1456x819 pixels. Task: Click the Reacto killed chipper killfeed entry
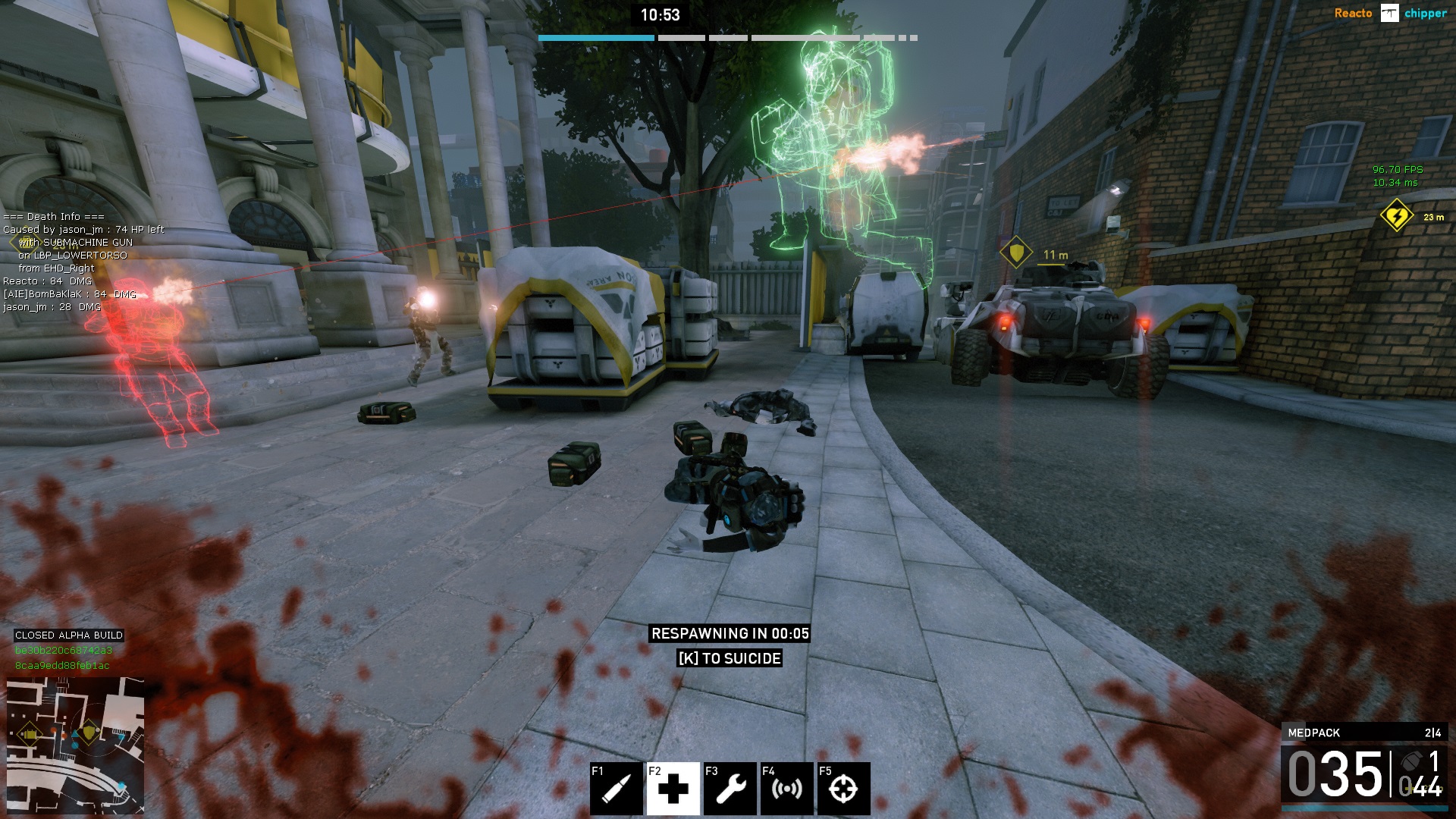click(x=1390, y=14)
